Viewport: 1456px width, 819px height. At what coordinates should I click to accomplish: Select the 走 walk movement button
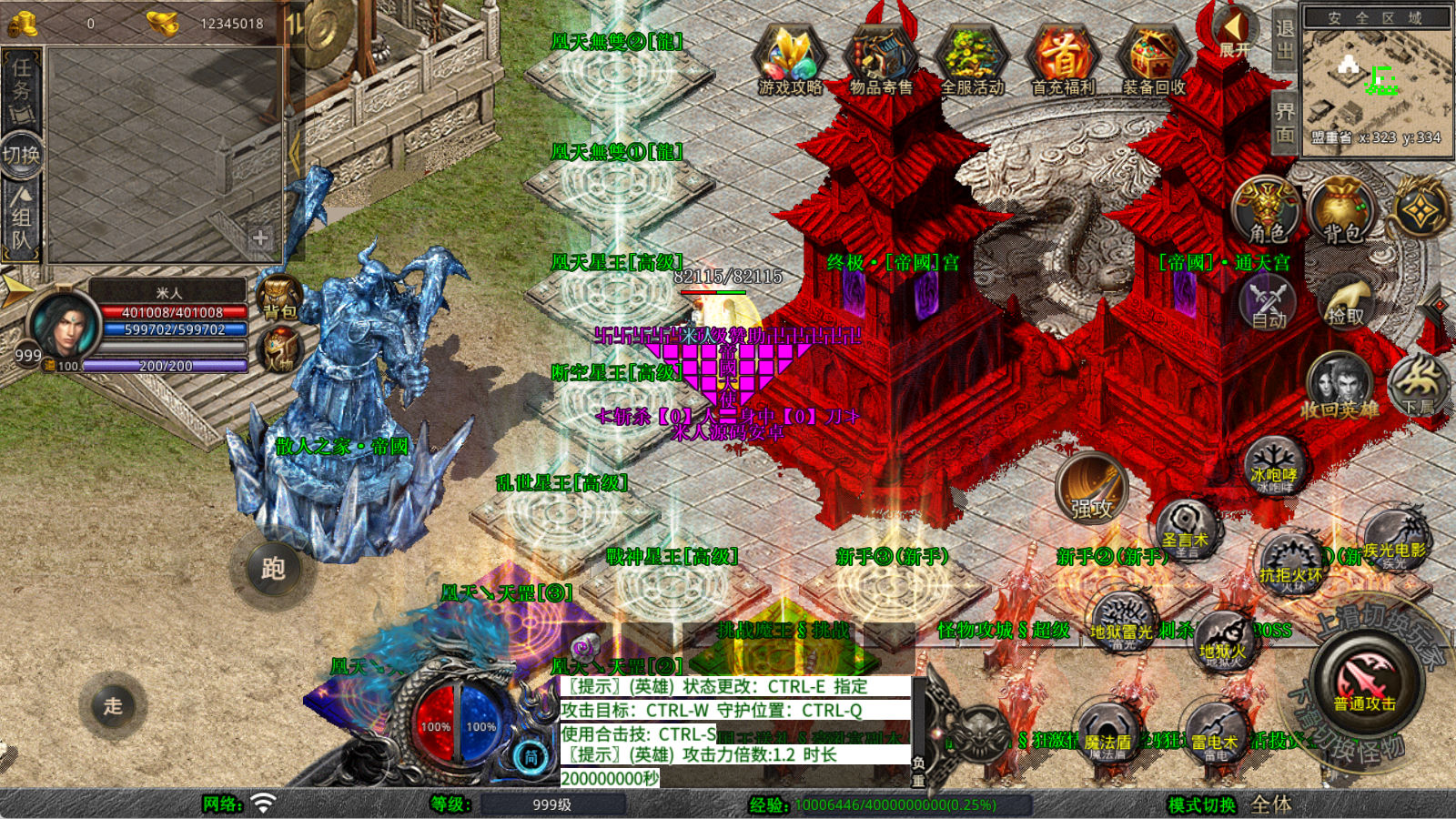click(x=113, y=705)
